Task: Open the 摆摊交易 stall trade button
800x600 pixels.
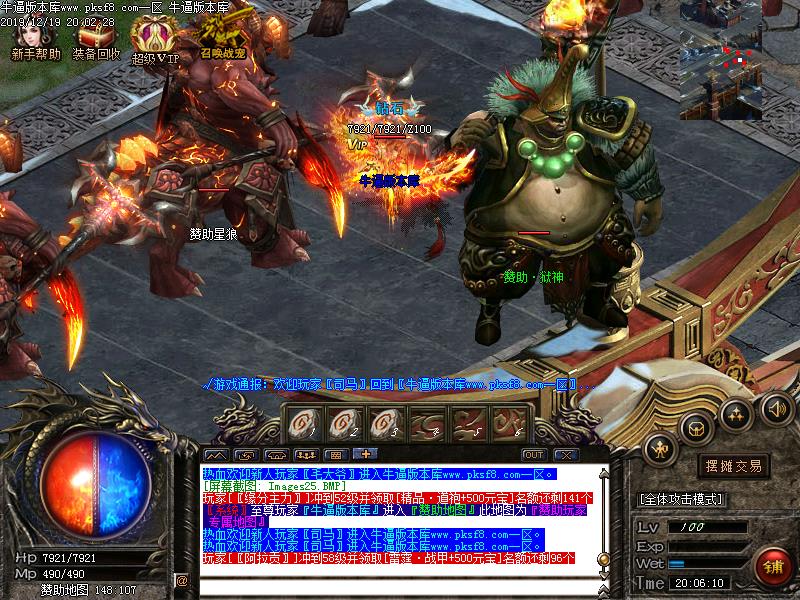Action: (x=734, y=466)
